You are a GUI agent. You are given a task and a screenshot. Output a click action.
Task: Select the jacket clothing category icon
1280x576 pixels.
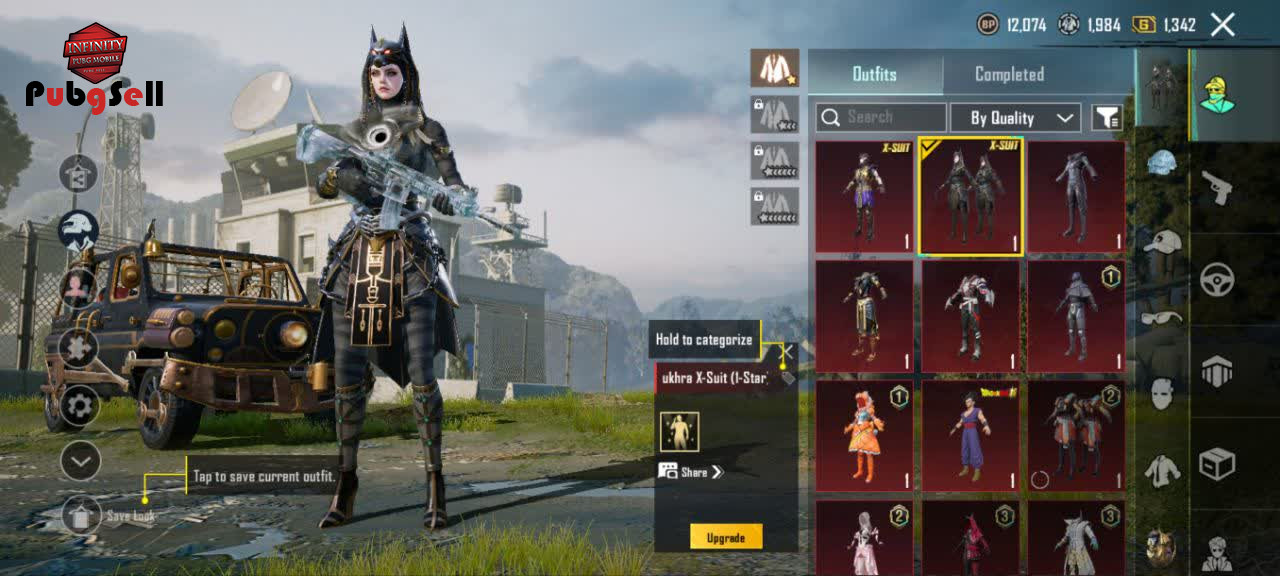1162,470
